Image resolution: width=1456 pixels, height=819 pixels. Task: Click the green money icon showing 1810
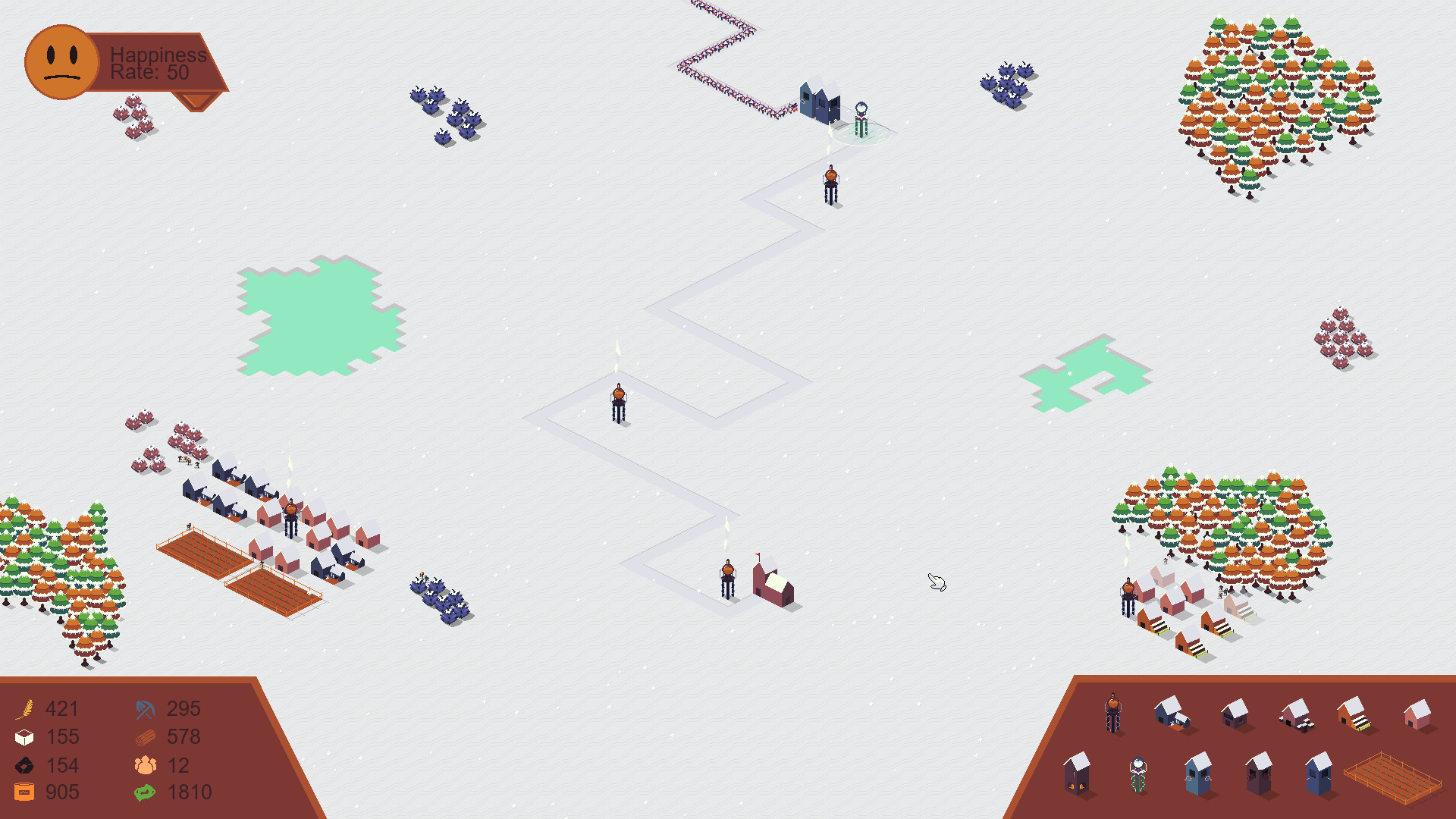click(144, 792)
